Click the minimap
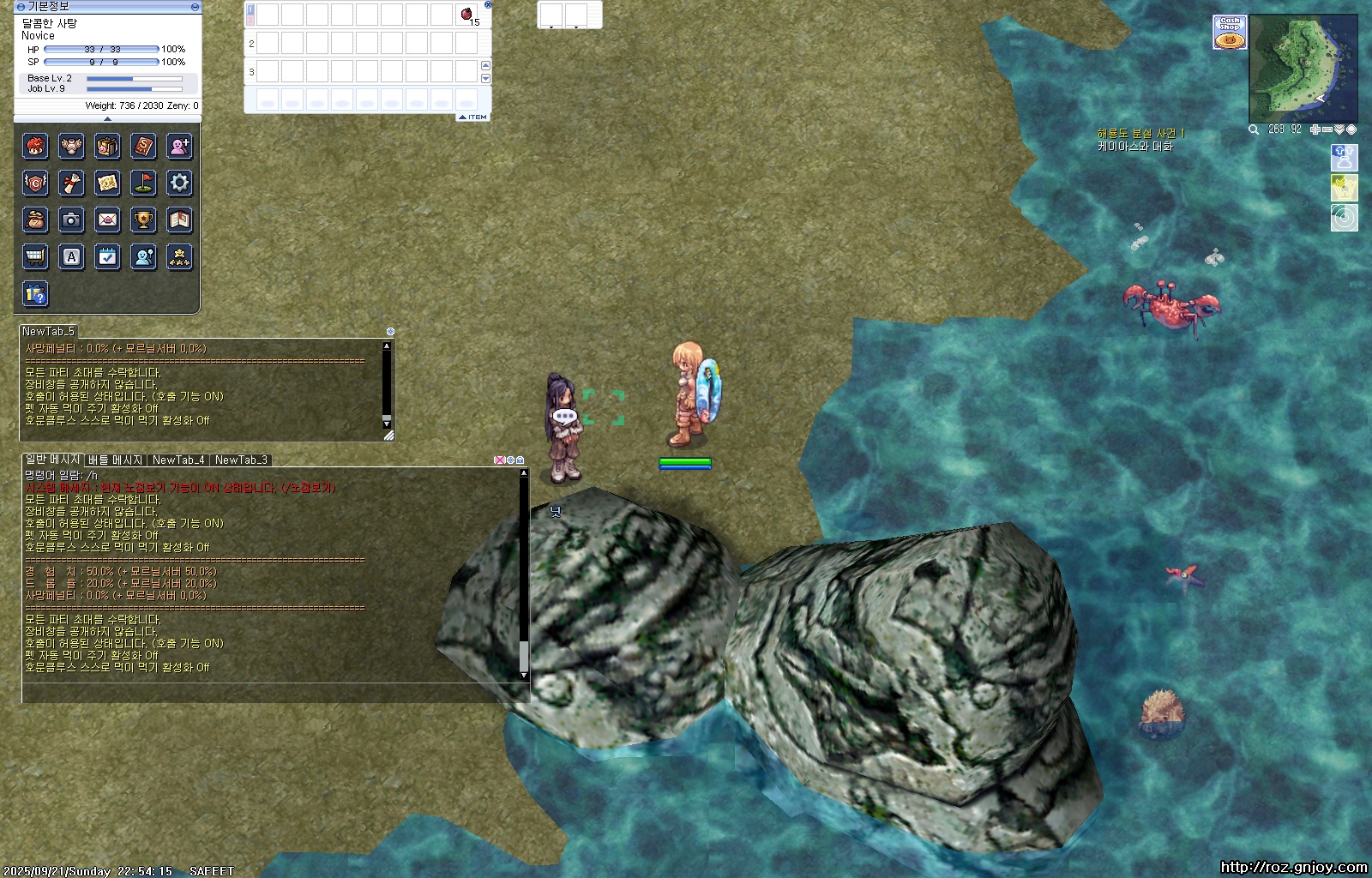The width and height of the screenshot is (1372, 878). click(1303, 69)
